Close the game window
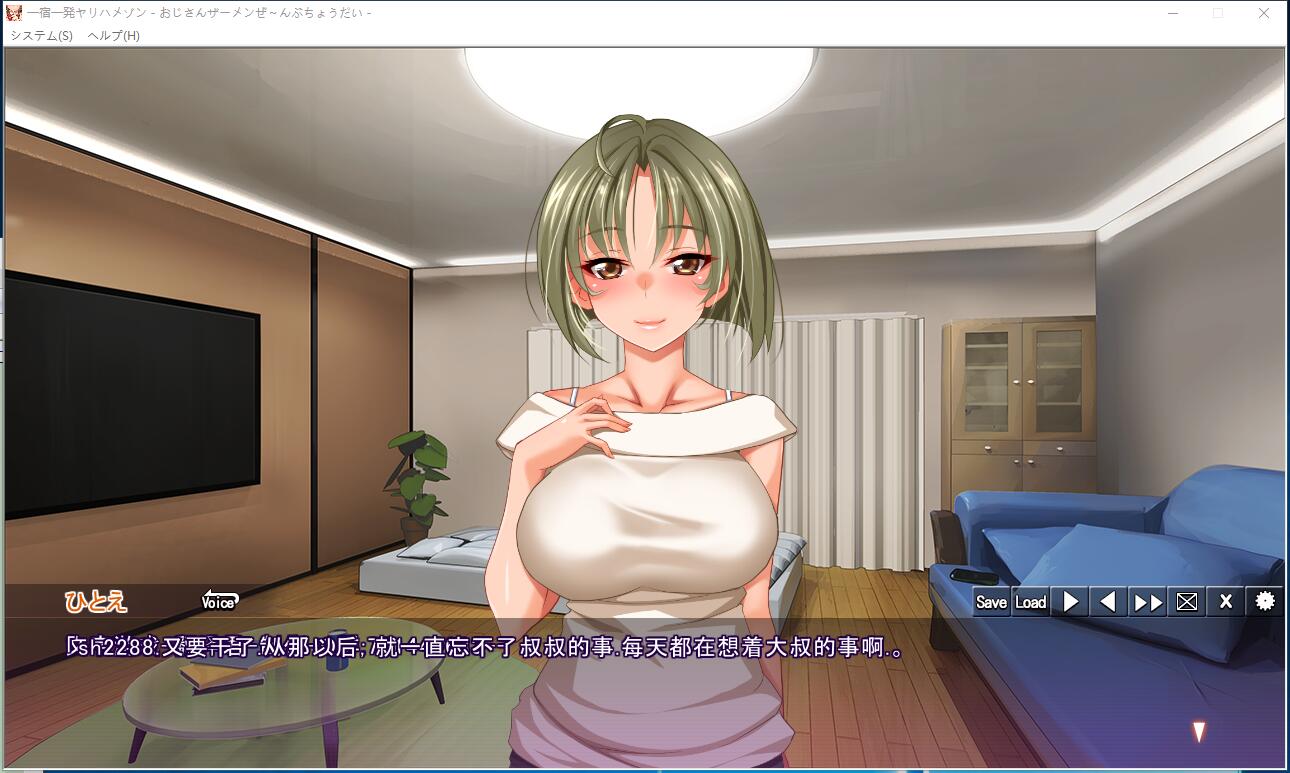 (x=1264, y=13)
